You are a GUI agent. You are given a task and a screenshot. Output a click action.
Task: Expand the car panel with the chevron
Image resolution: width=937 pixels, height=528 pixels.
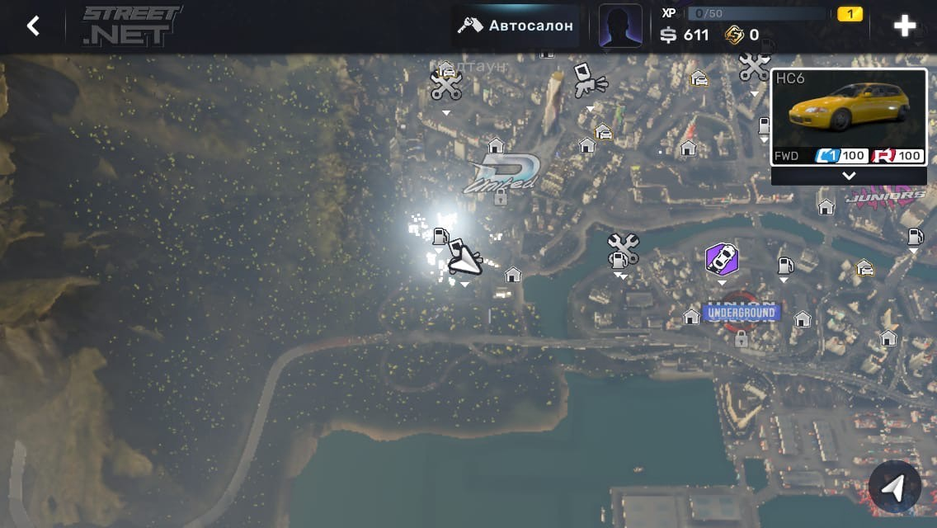[x=849, y=176]
